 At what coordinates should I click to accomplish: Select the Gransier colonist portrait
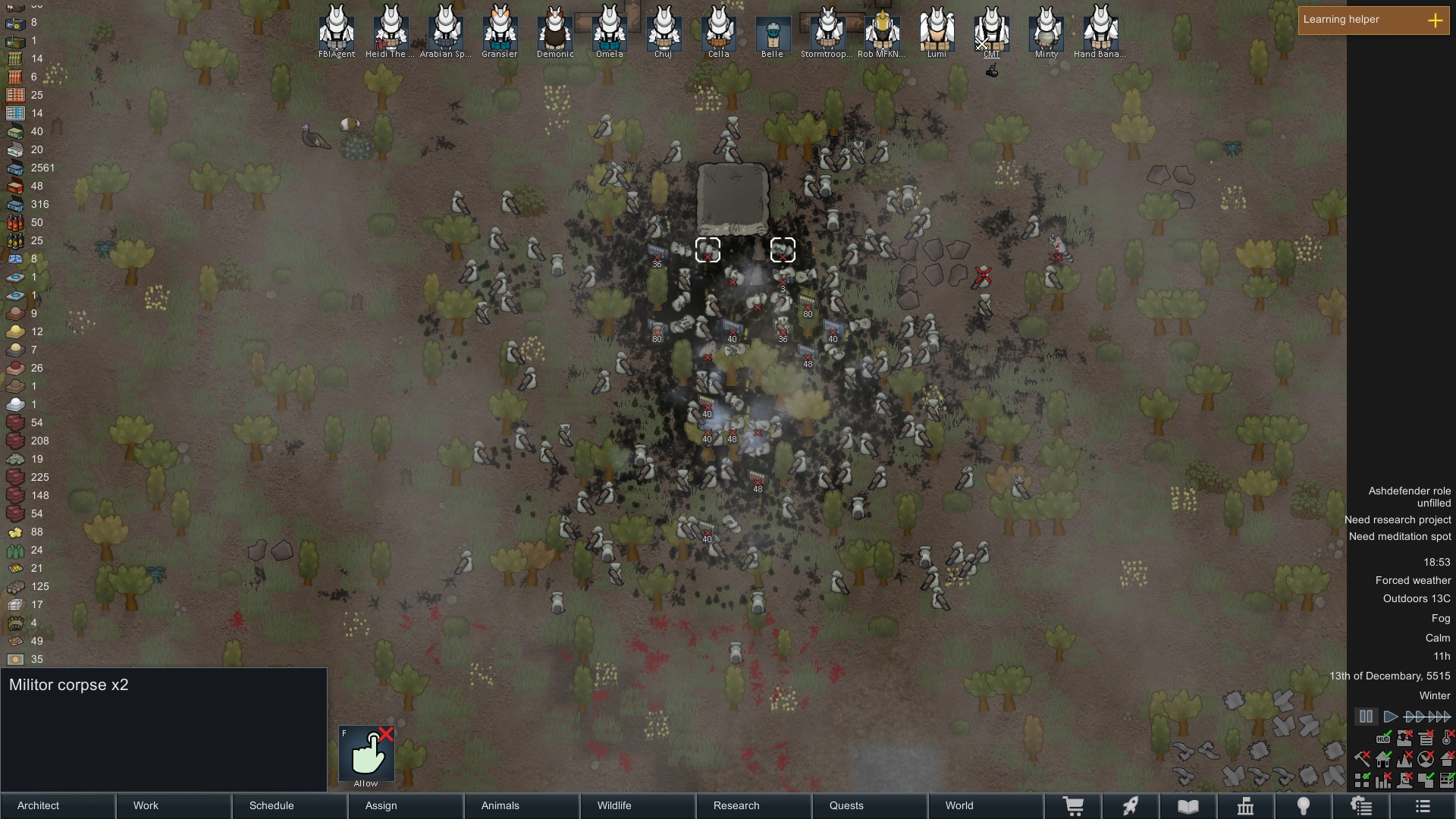pos(500,30)
